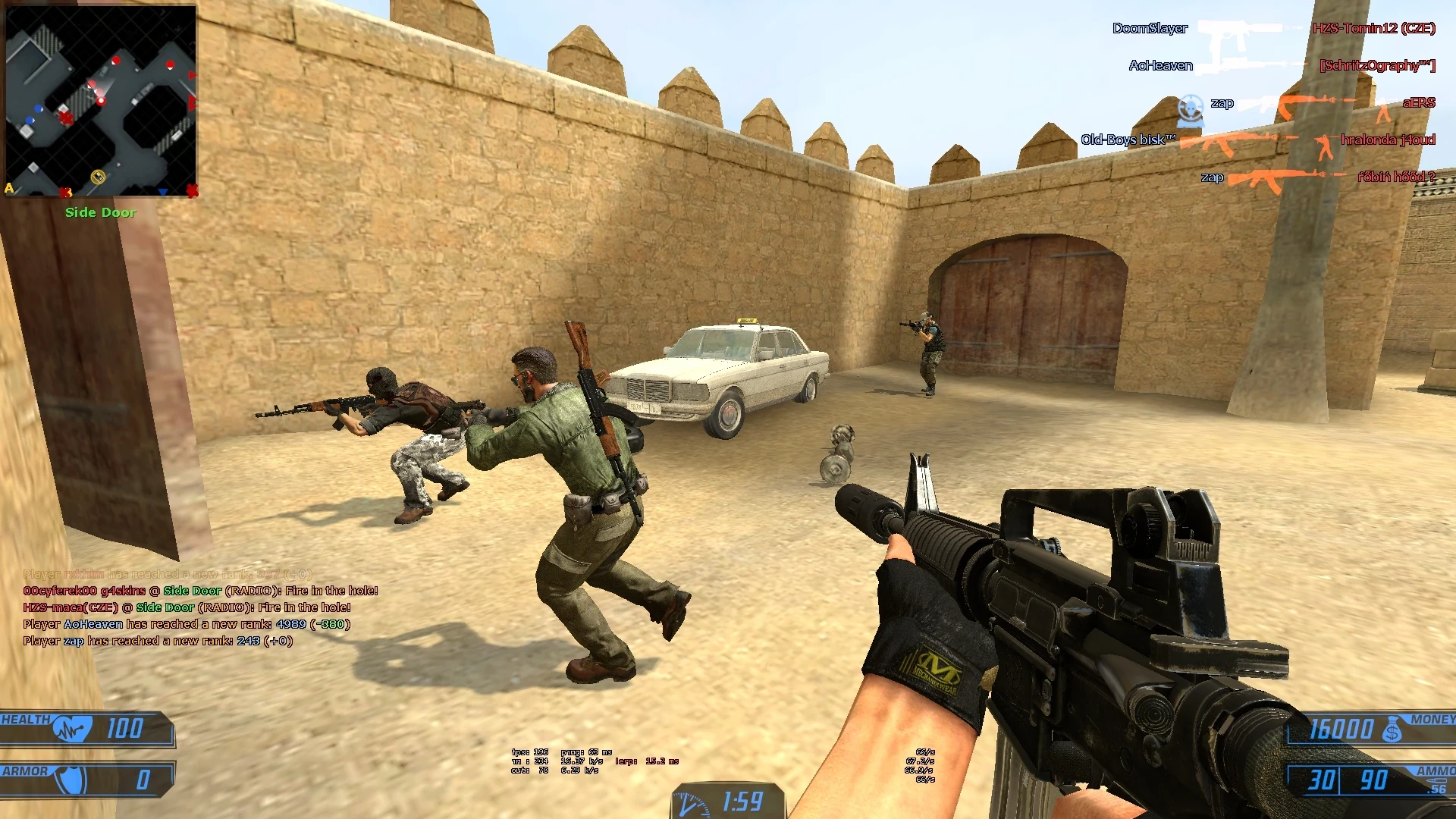Click the round timer clock icon

[692, 804]
